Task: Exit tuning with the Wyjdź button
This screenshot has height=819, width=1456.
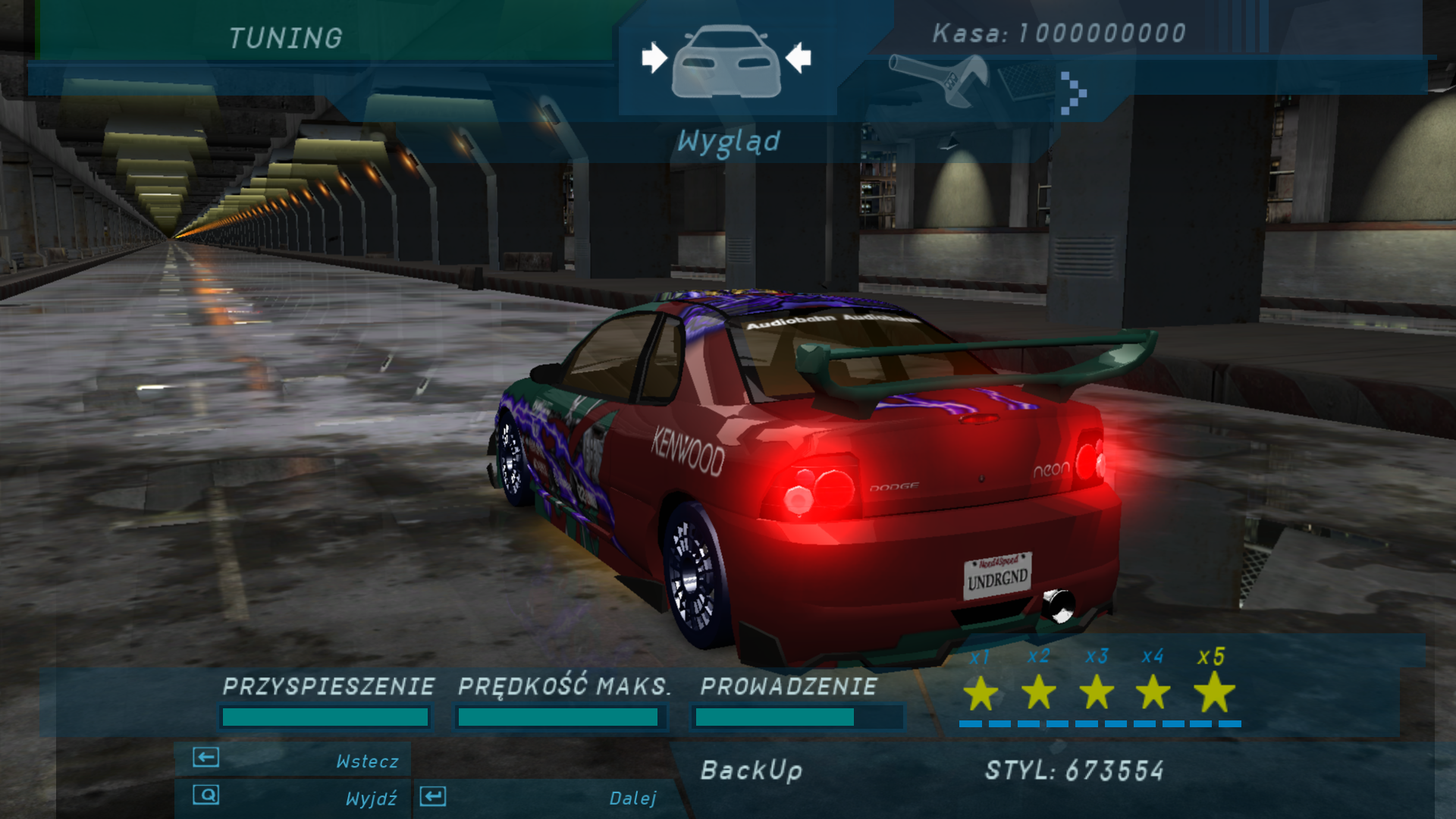Action: pyautogui.click(x=293, y=797)
